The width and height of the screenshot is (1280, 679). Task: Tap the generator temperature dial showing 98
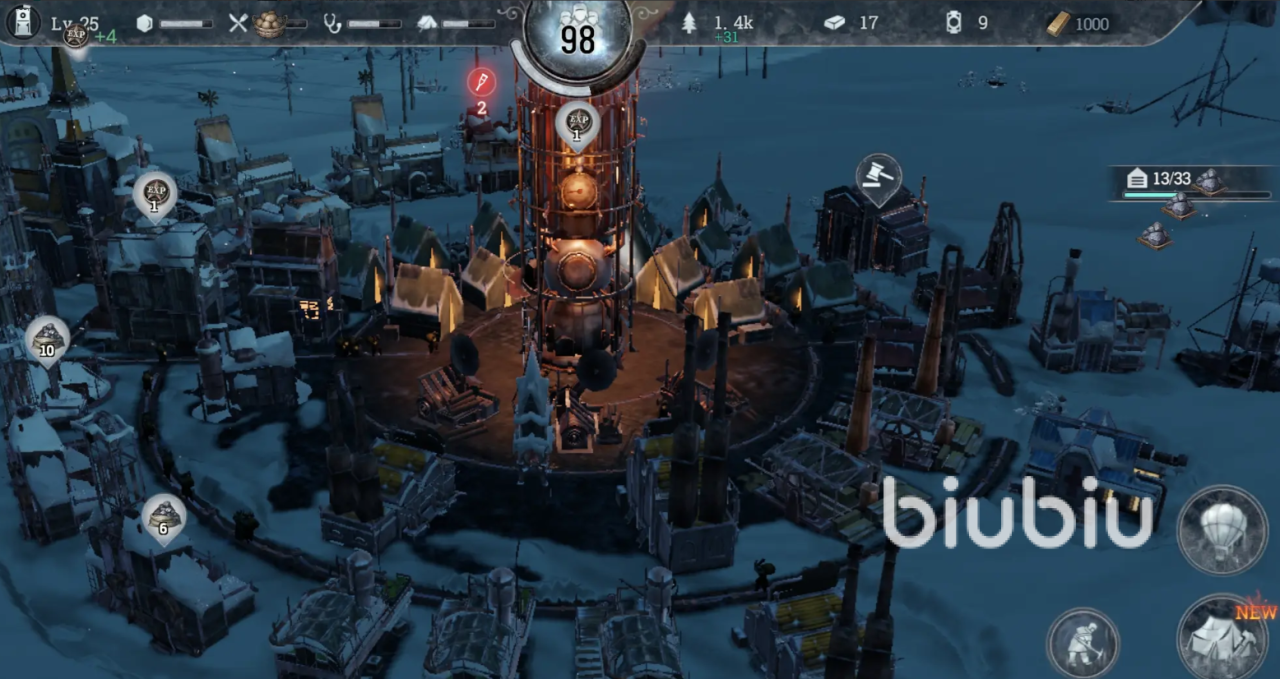point(577,36)
